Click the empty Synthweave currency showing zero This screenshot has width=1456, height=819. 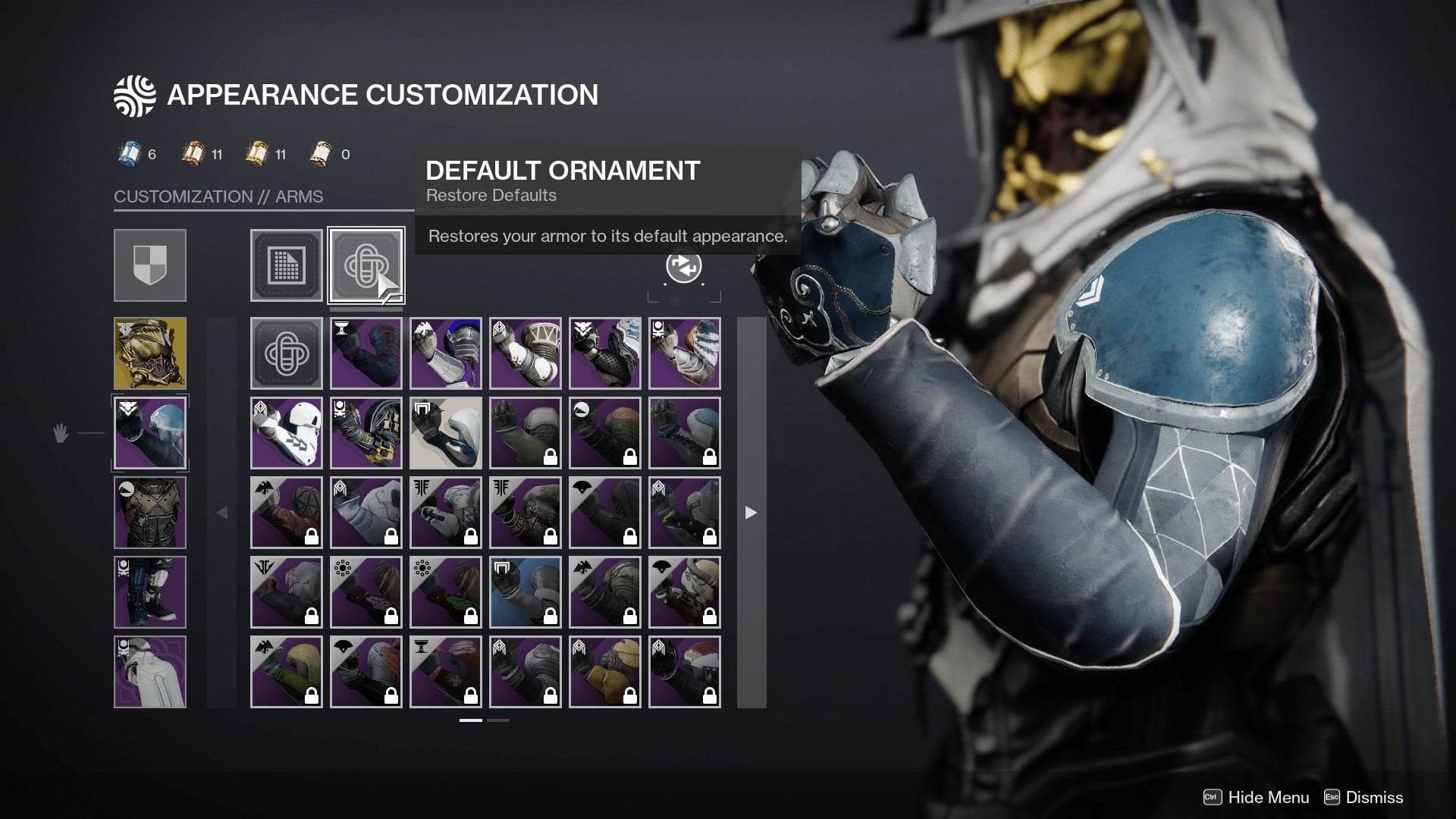click(318, 153)
